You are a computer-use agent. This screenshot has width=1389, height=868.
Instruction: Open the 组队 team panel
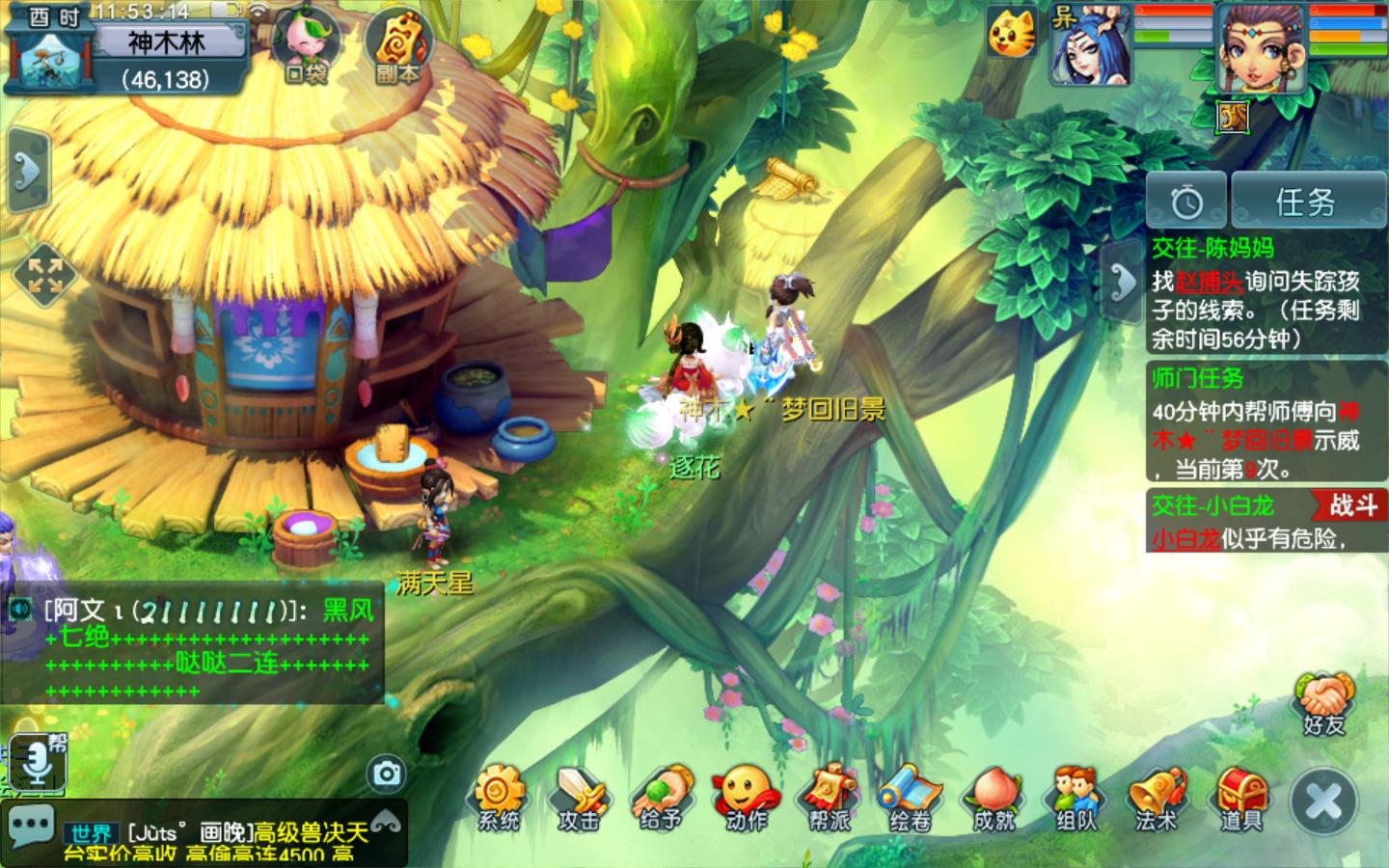[x=1076, y=799]
